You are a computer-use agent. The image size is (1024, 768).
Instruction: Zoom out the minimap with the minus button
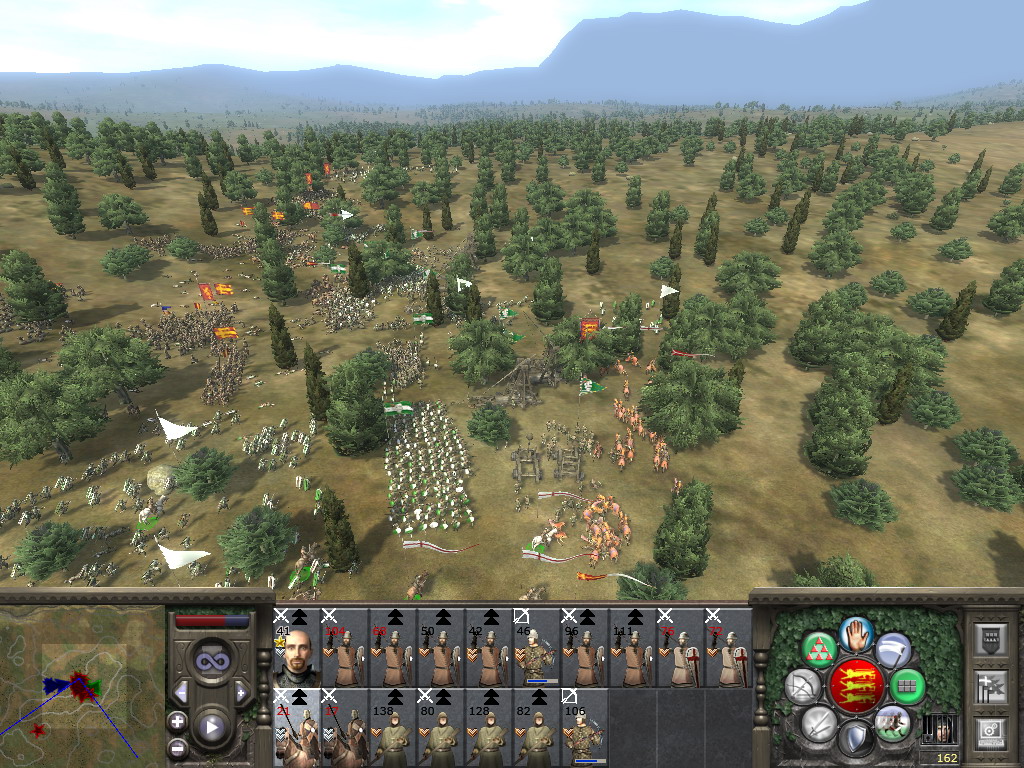click(178, 747)
